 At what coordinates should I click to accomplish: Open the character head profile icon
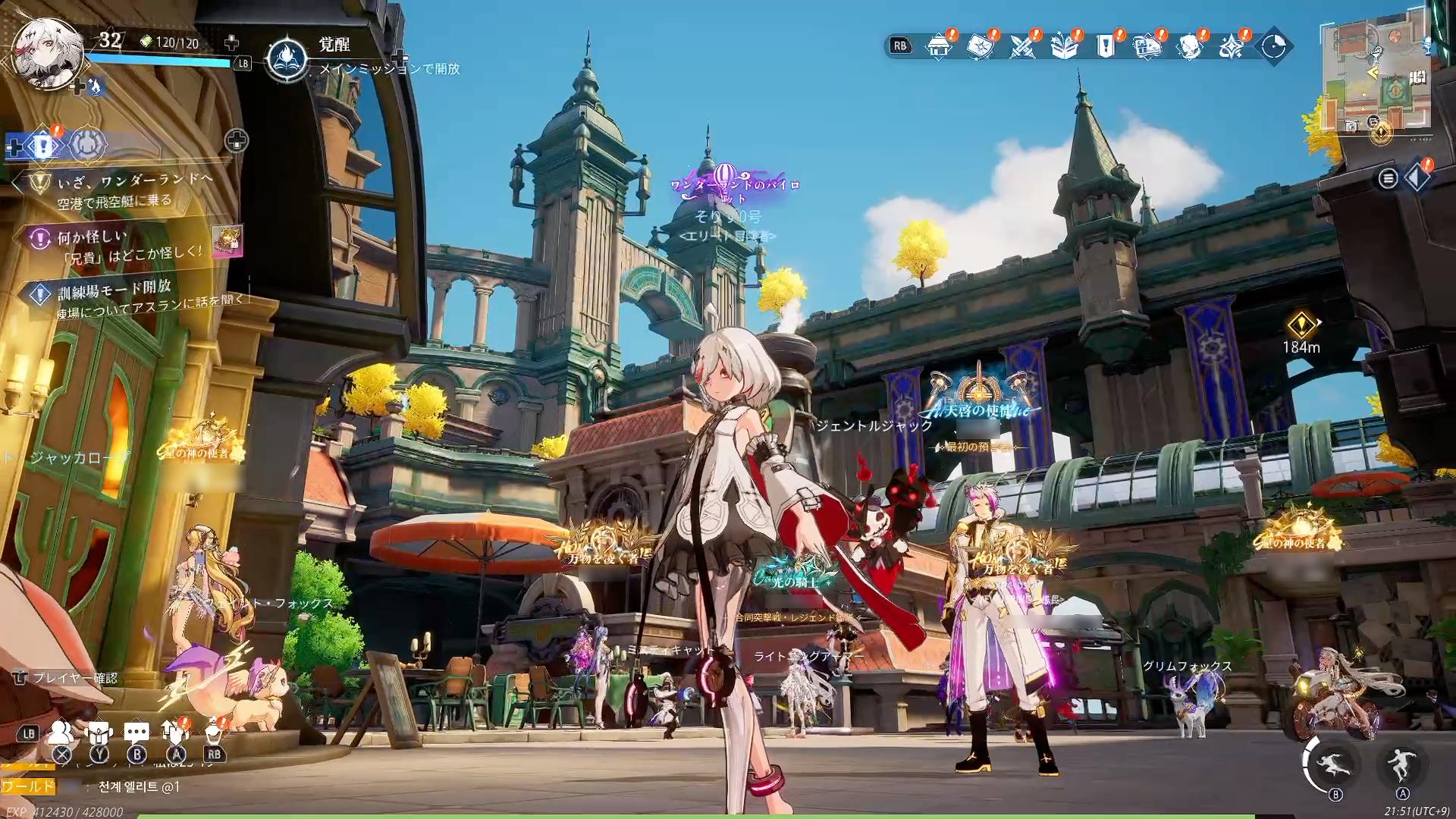1189,46
